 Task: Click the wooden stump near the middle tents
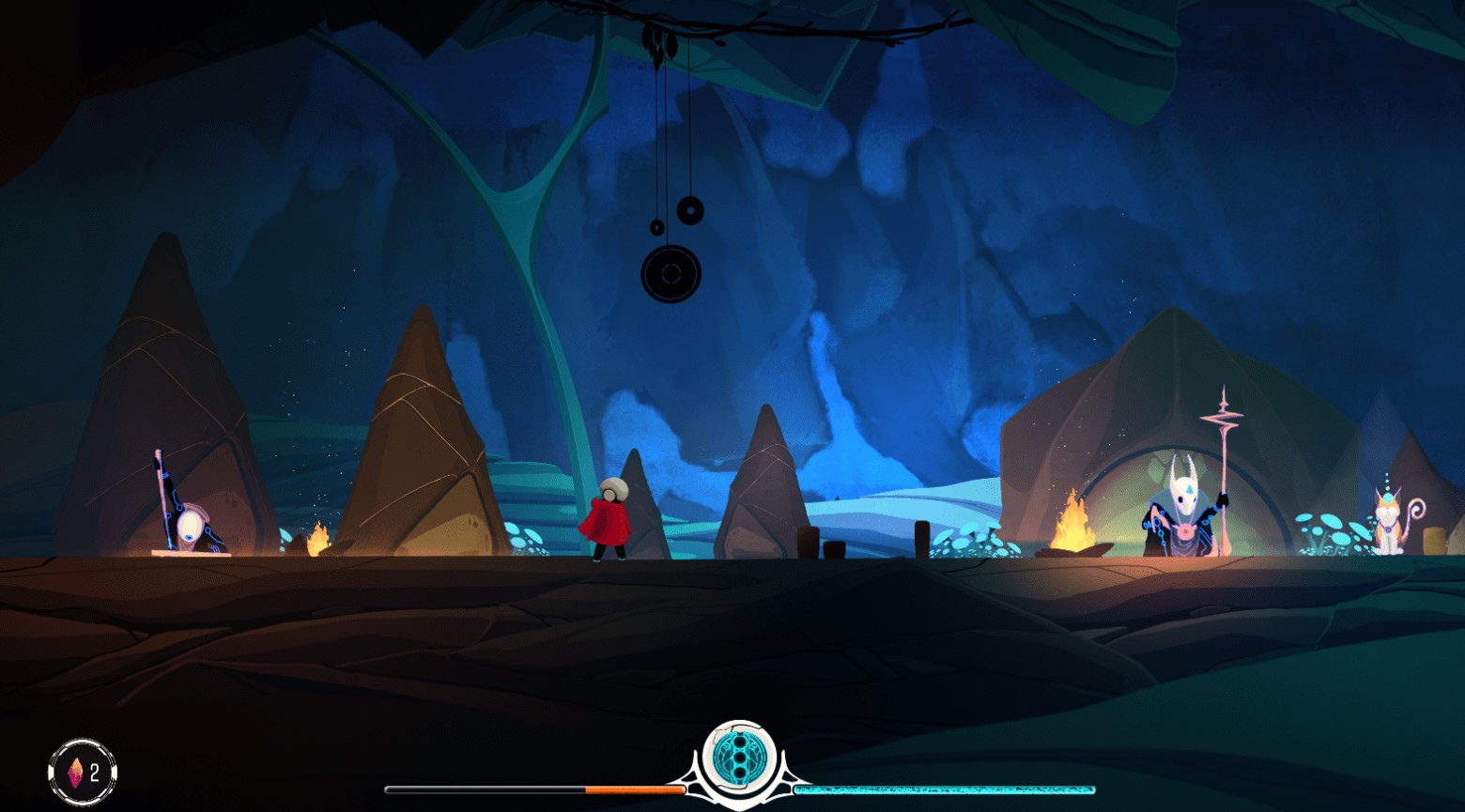(x=810, y=544)
